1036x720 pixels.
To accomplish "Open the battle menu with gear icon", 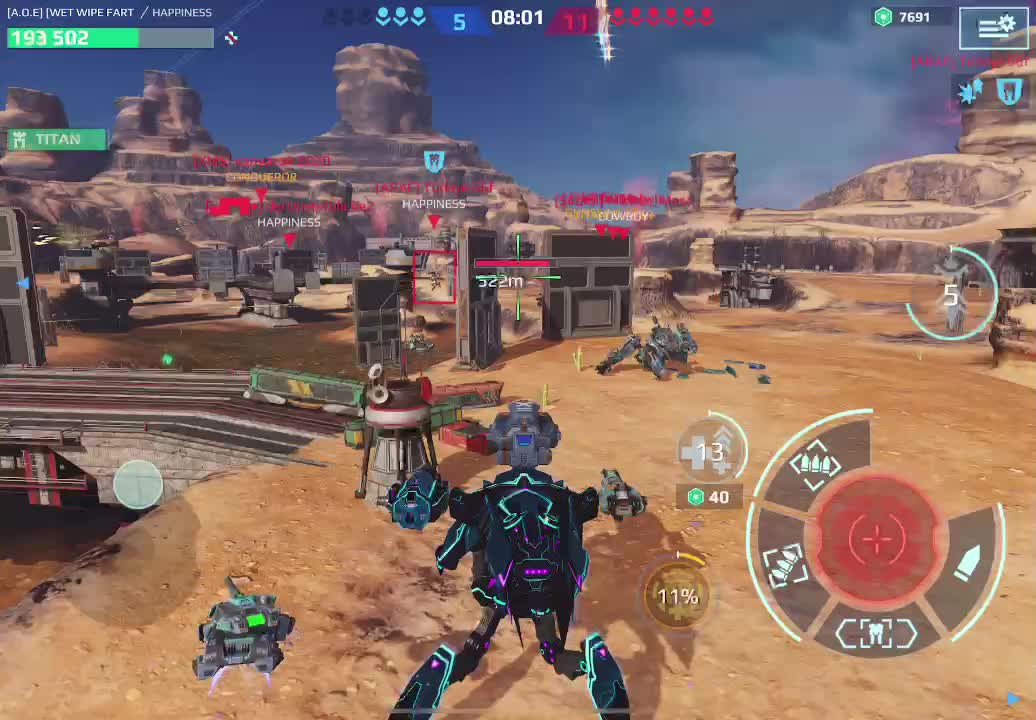I will 993,27.
